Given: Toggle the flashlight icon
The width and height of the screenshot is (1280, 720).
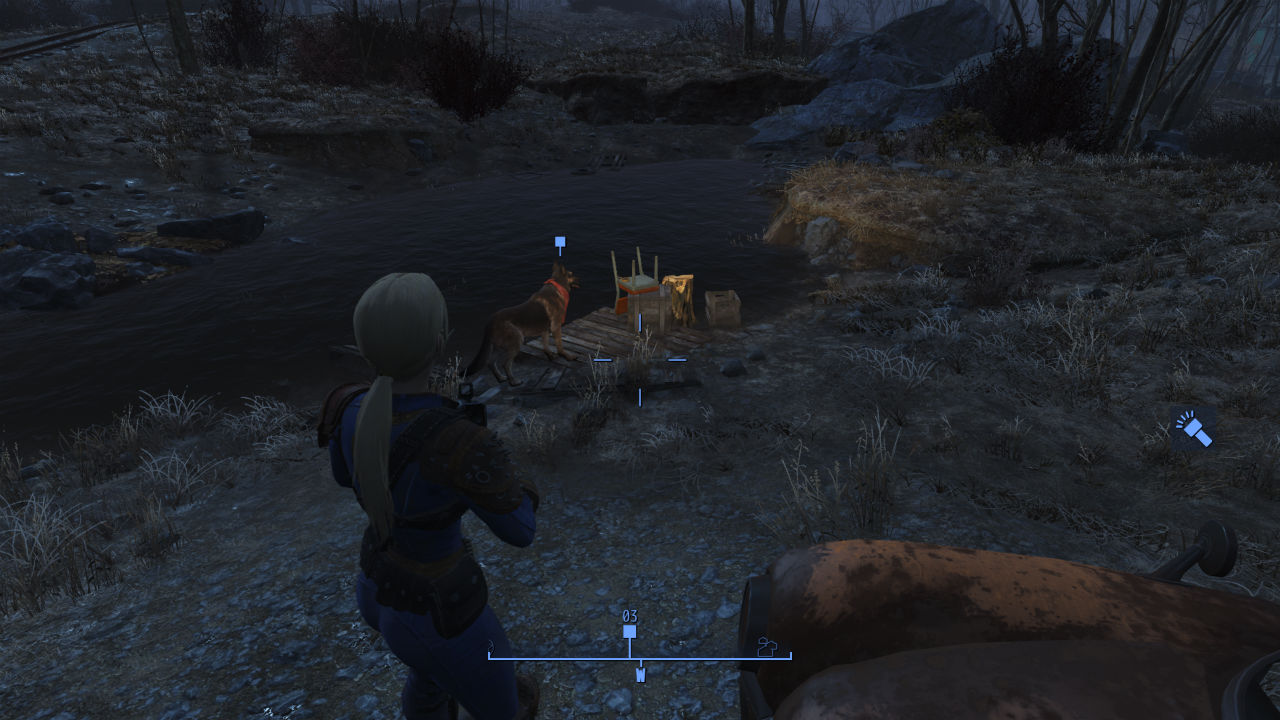Looking at the screenshot, I should tap(1193, 429).
